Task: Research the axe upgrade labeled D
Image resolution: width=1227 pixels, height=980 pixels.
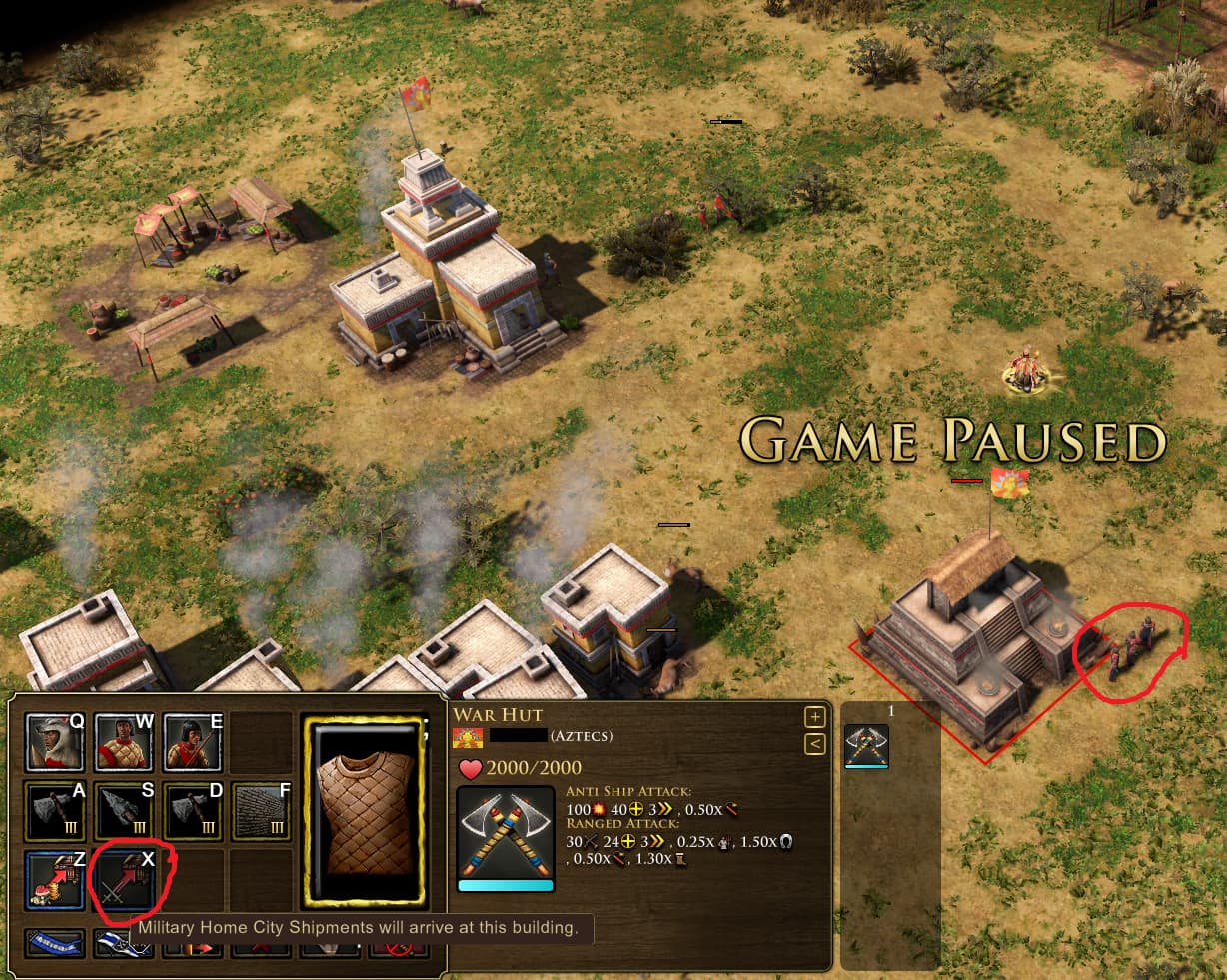Action: 193,810
